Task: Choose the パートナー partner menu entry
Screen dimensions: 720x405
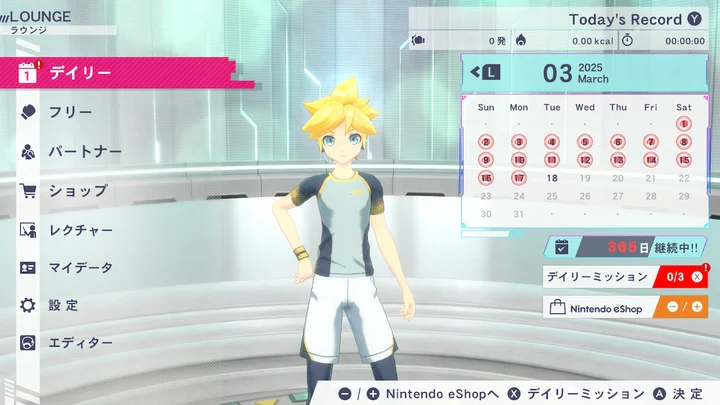Action: pos(85,151)
